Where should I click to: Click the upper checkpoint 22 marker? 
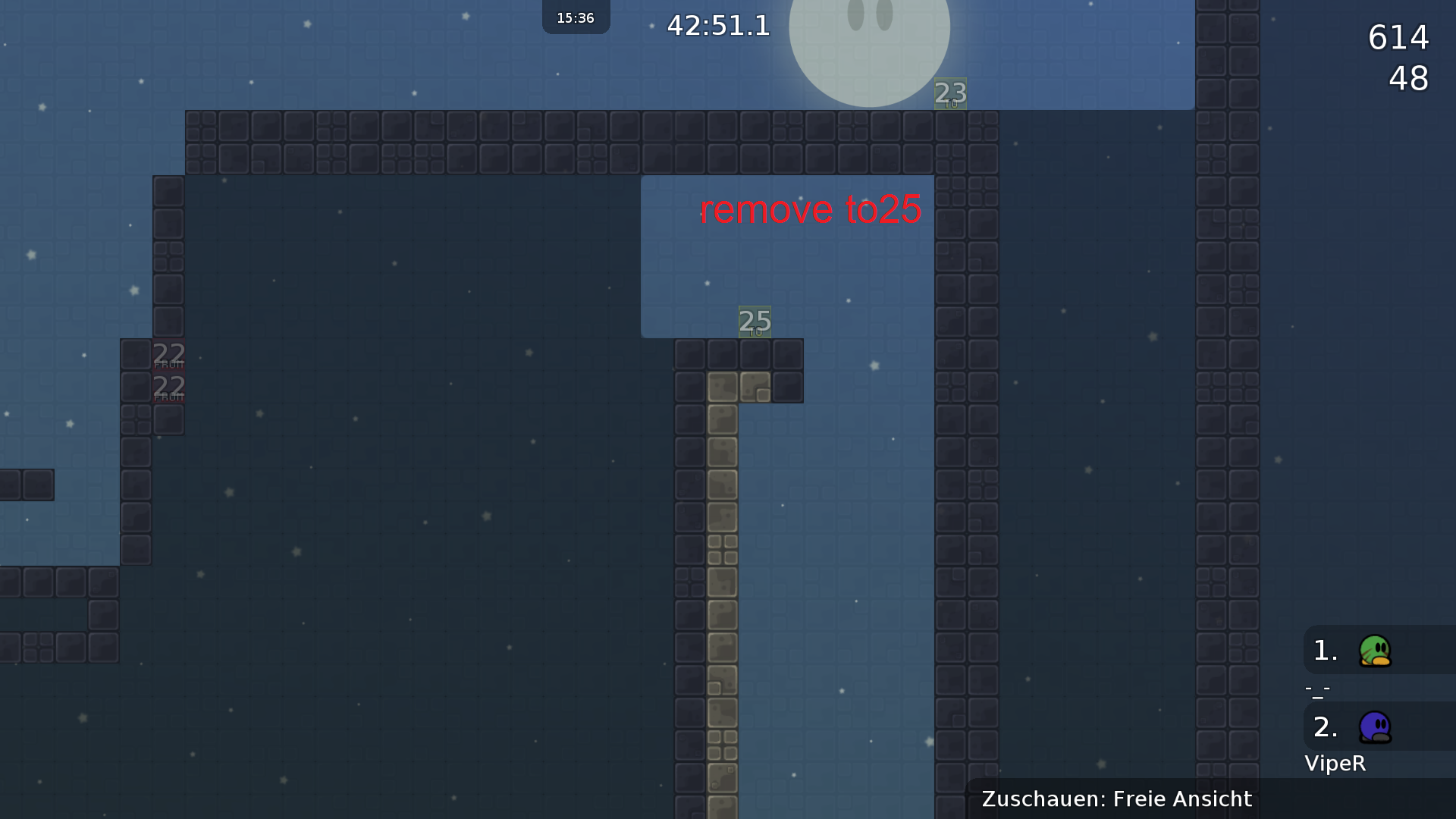pos(168,353)
